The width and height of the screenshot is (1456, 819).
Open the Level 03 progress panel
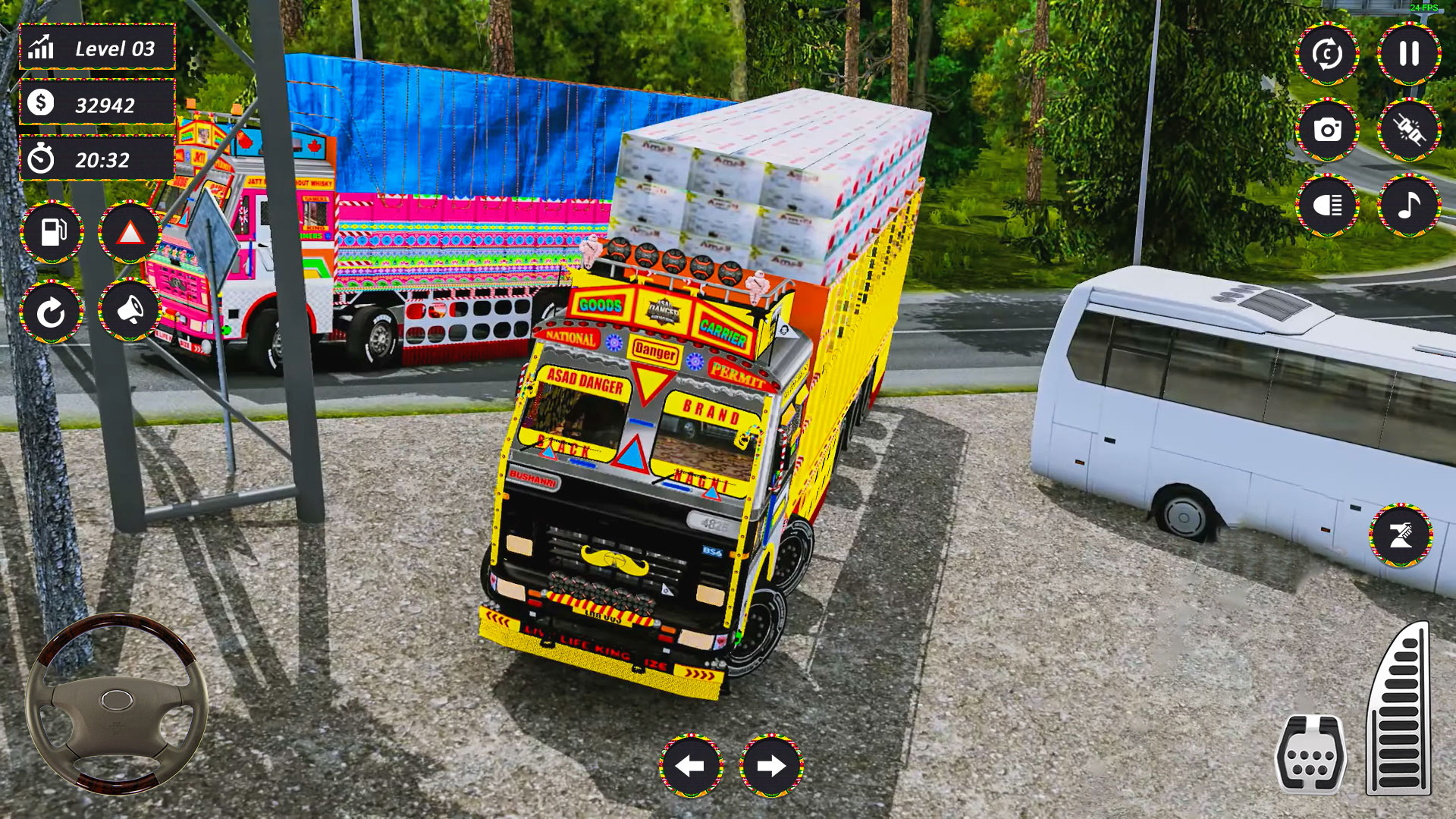pyautogui.click(x=96, y=48)
